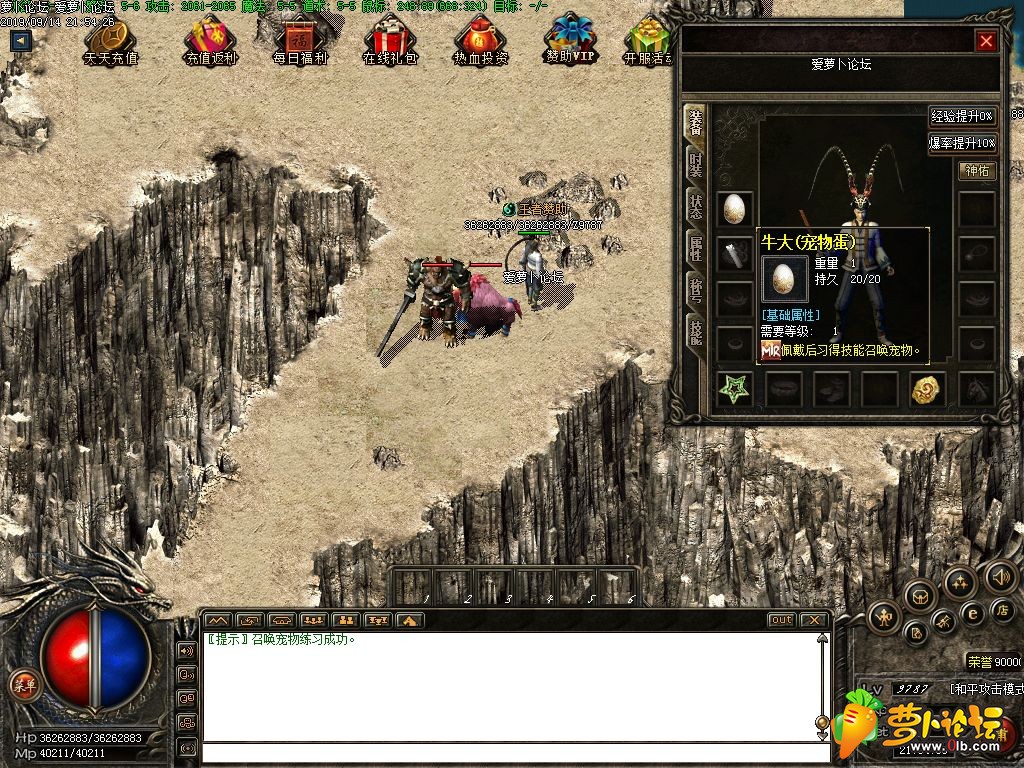This screenshot has width=1024, height=768.
Task: Collapse the top bar with the arrow button
Action: click(20, 41)
